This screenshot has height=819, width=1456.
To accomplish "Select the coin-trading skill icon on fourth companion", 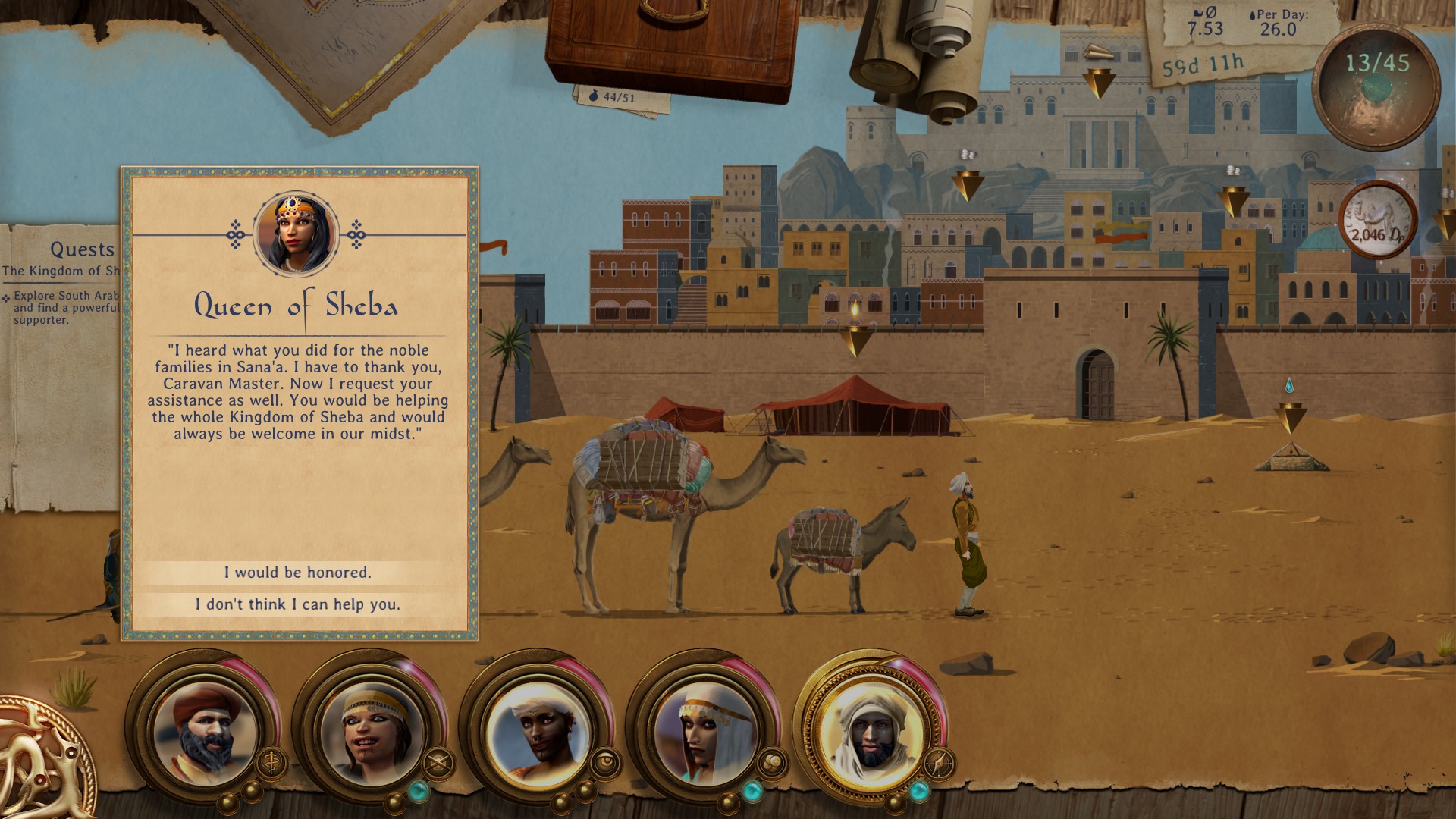I will point(772,761).
